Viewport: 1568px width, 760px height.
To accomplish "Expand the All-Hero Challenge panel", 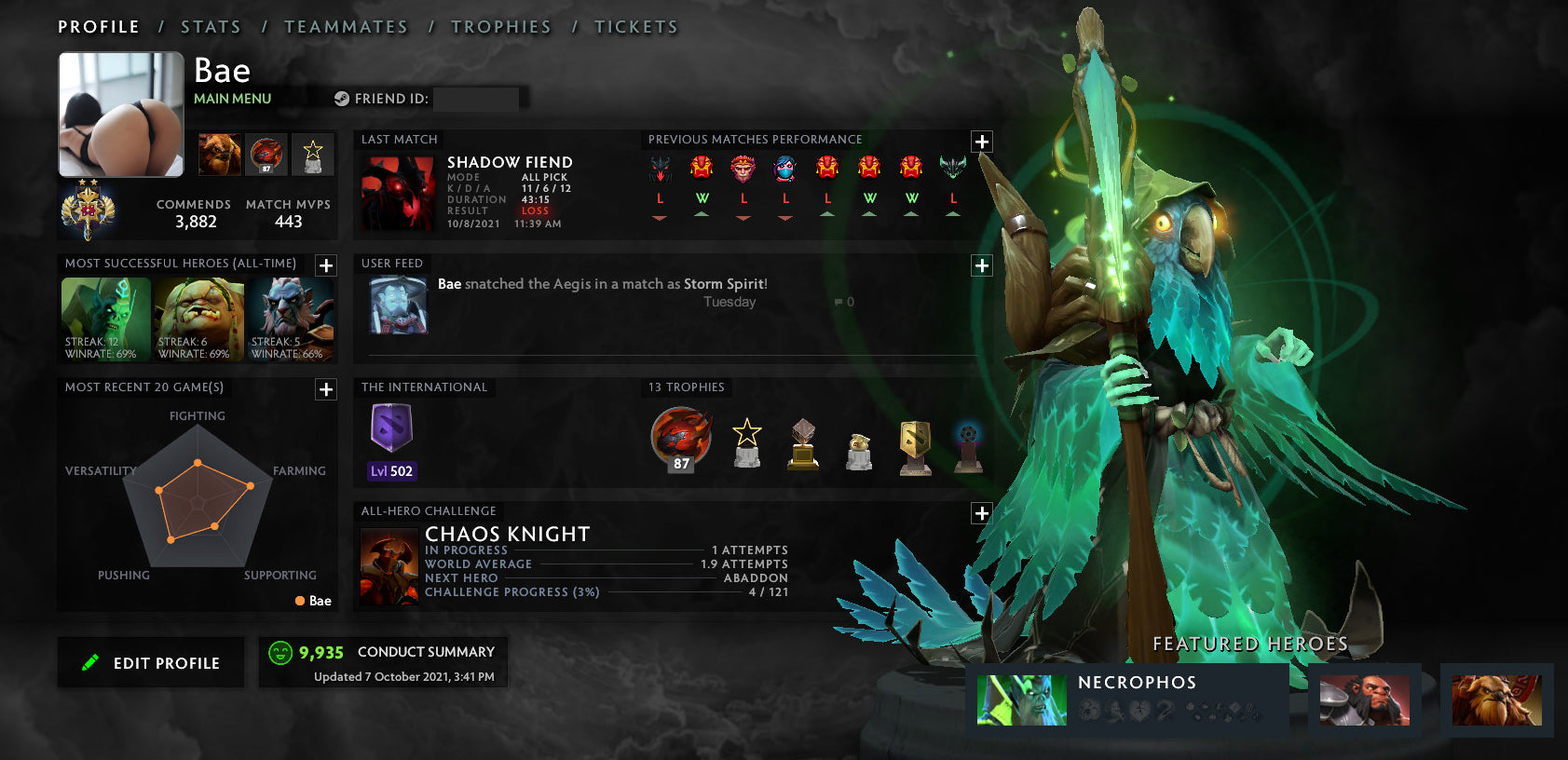I will click(x=981, y=511).
